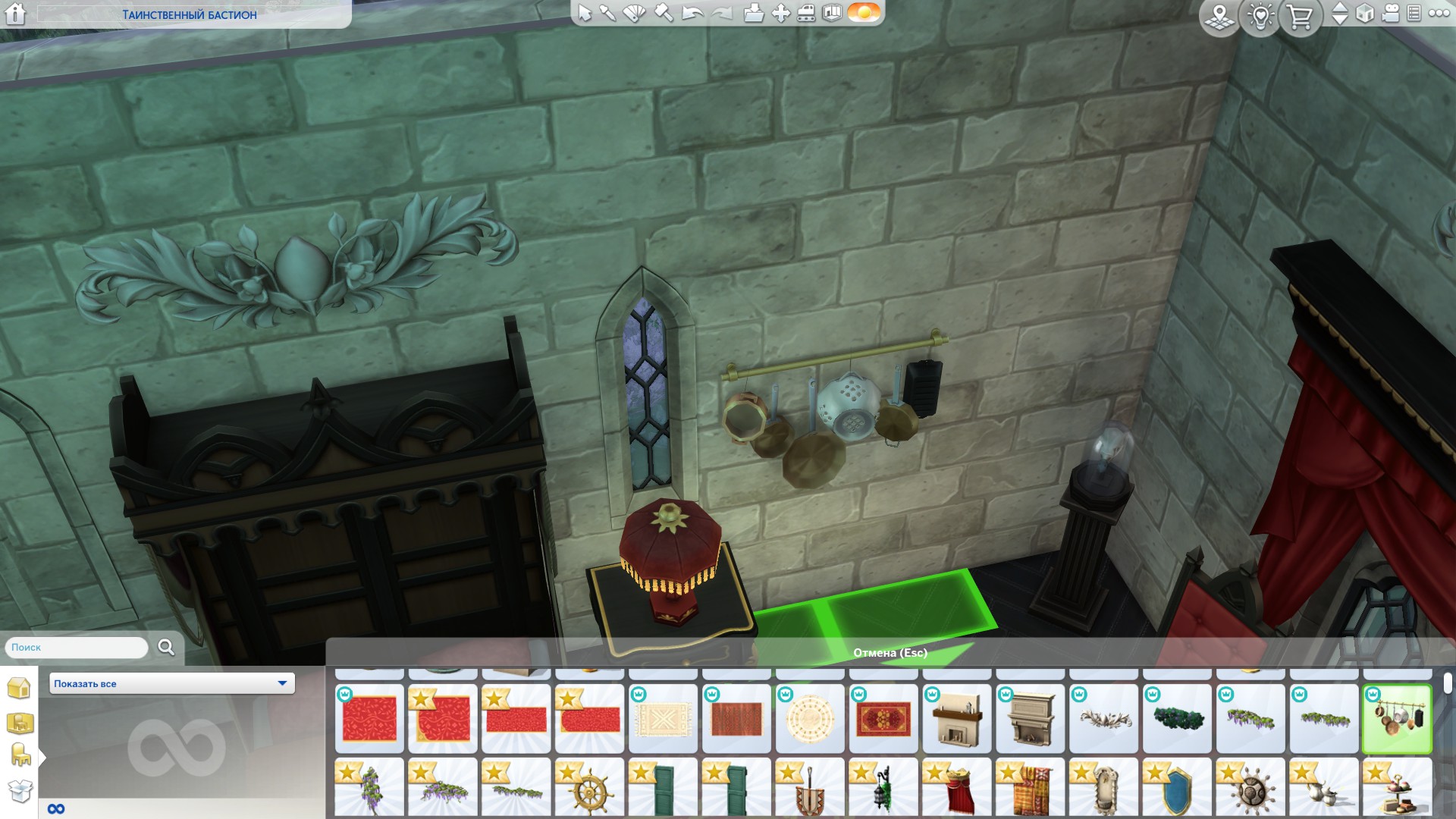Click the Поиск search field
The height and width of the screenshot is (819, 1456).
(x=76, y=648)
